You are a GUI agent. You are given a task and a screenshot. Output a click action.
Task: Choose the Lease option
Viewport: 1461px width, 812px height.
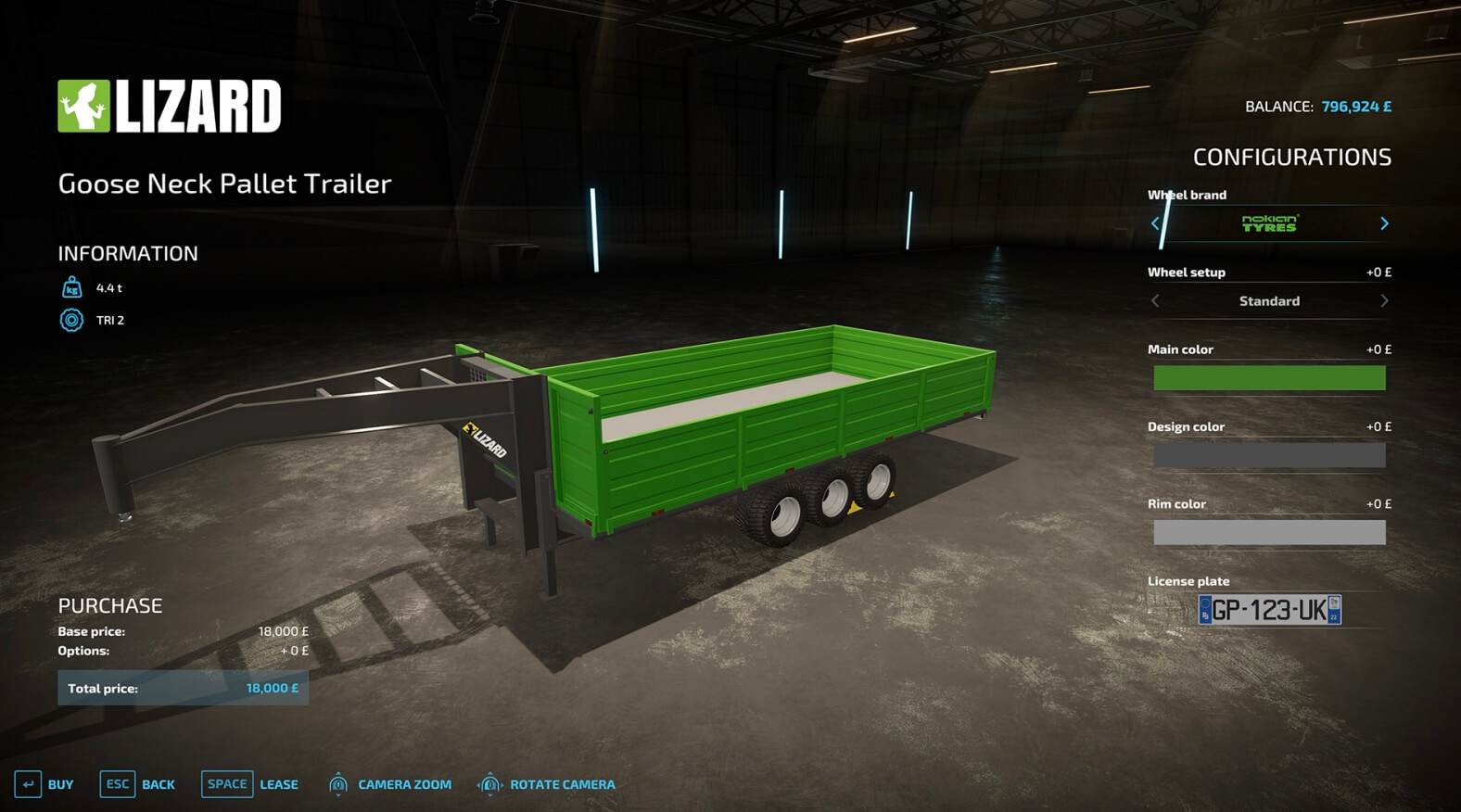pos(249,784)
